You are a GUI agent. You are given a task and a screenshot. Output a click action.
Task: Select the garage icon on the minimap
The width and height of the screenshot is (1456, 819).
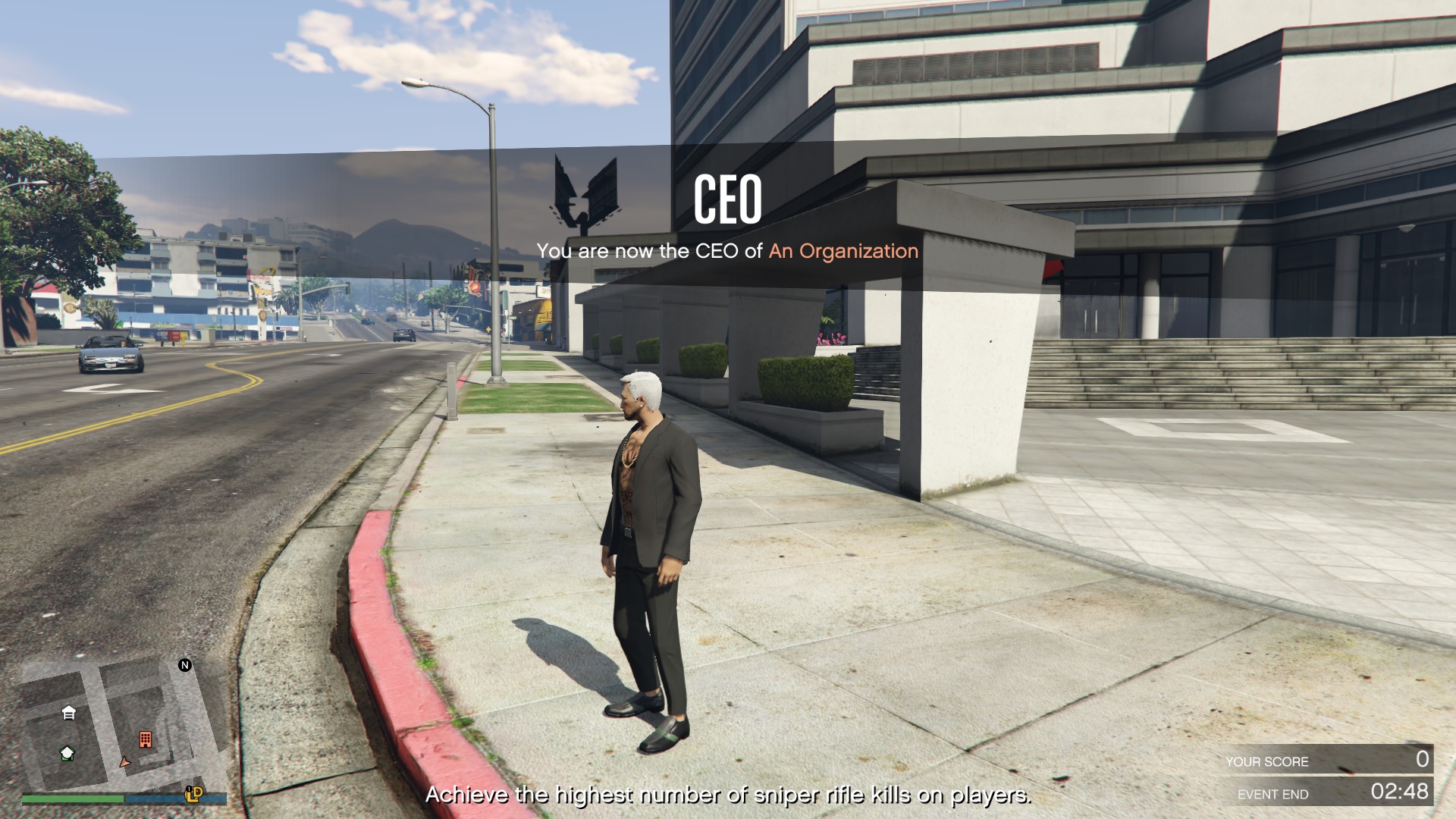point(68,713)
